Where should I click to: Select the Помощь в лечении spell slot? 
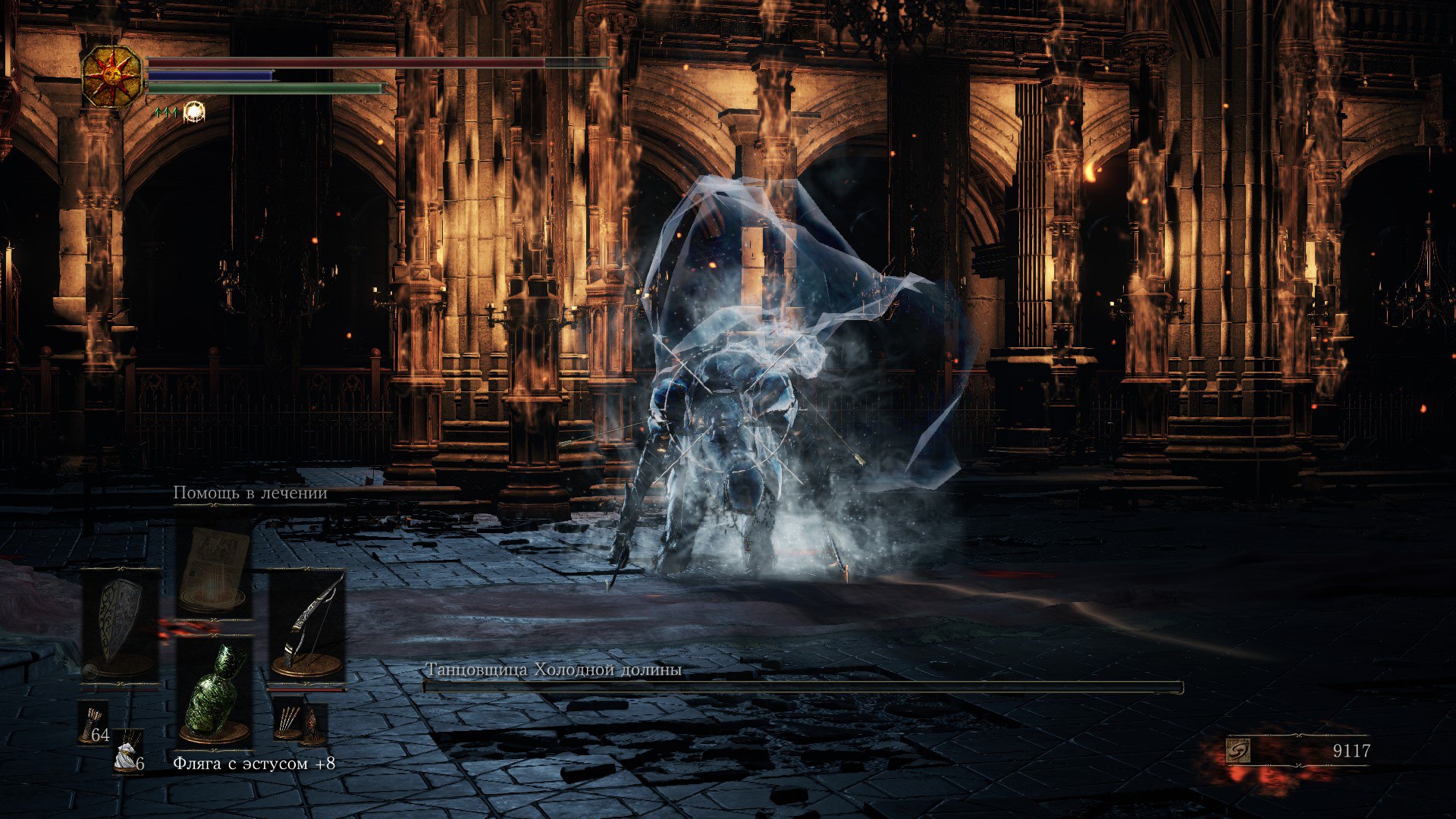coord(215,567)
